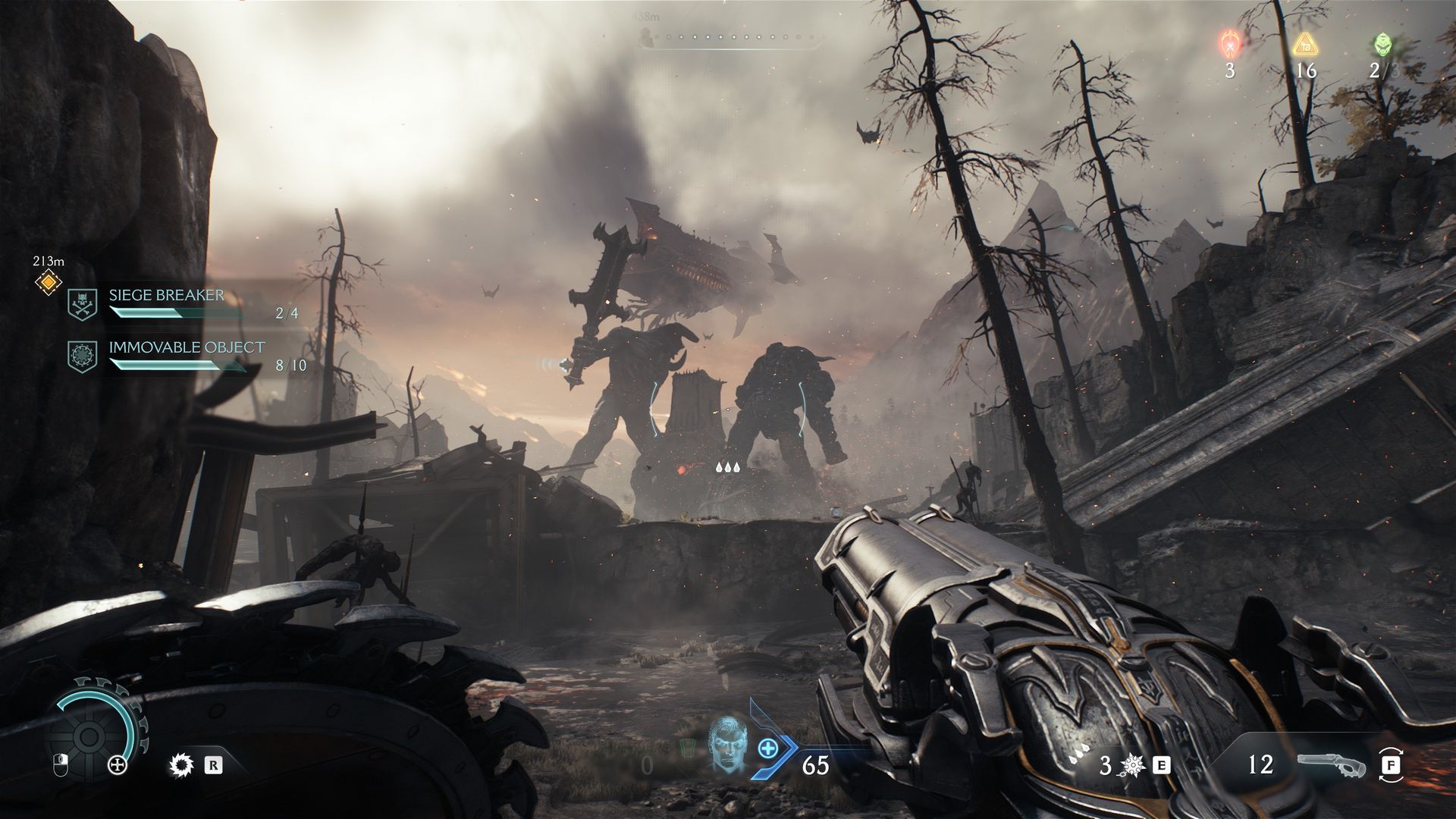This screenshot has width=1456, height=819.
Task: Click the orange diamond objective marker
Action: 48,283
